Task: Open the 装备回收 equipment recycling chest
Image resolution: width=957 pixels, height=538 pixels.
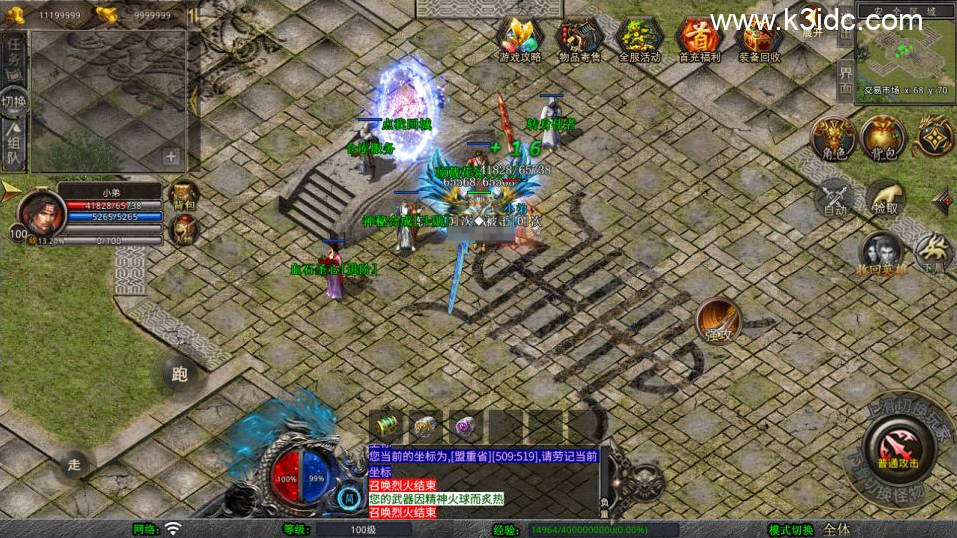Action: [x=759, y=38]
